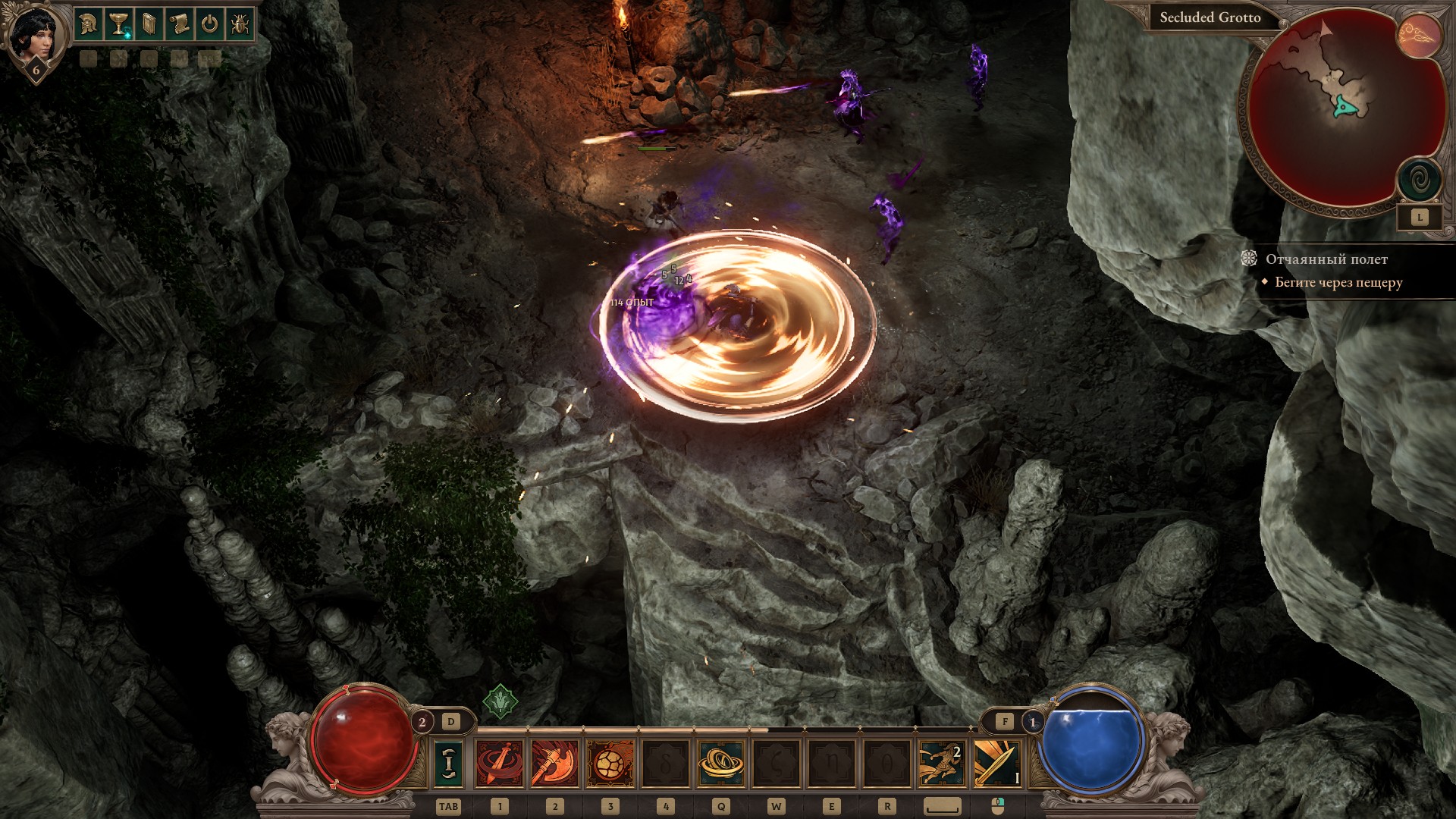Use the flaming axe skill
1456x819 pixels.
[x=554, y=763]
